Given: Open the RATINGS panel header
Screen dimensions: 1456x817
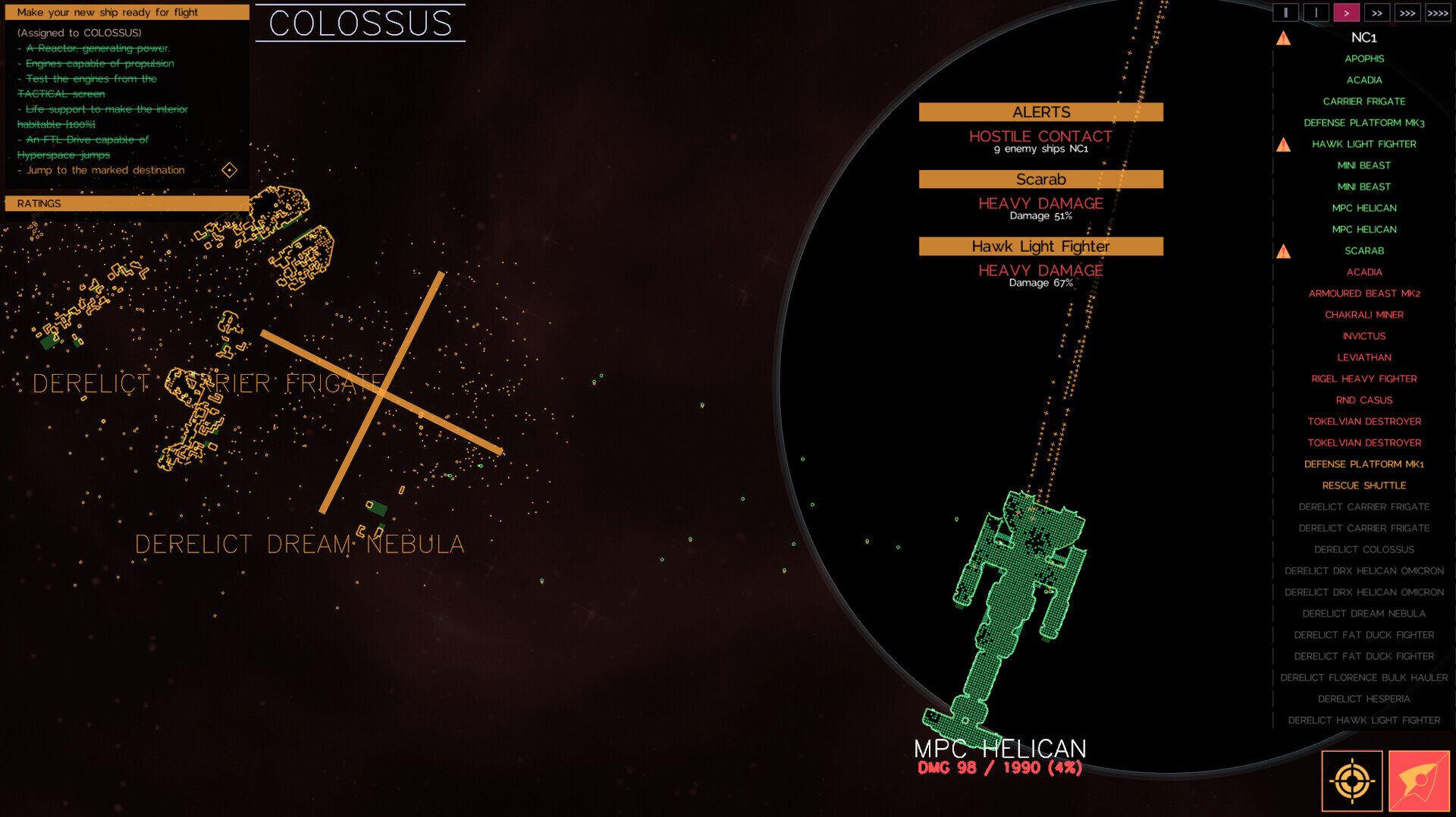Looking at the screenshot, I should 127,203.
